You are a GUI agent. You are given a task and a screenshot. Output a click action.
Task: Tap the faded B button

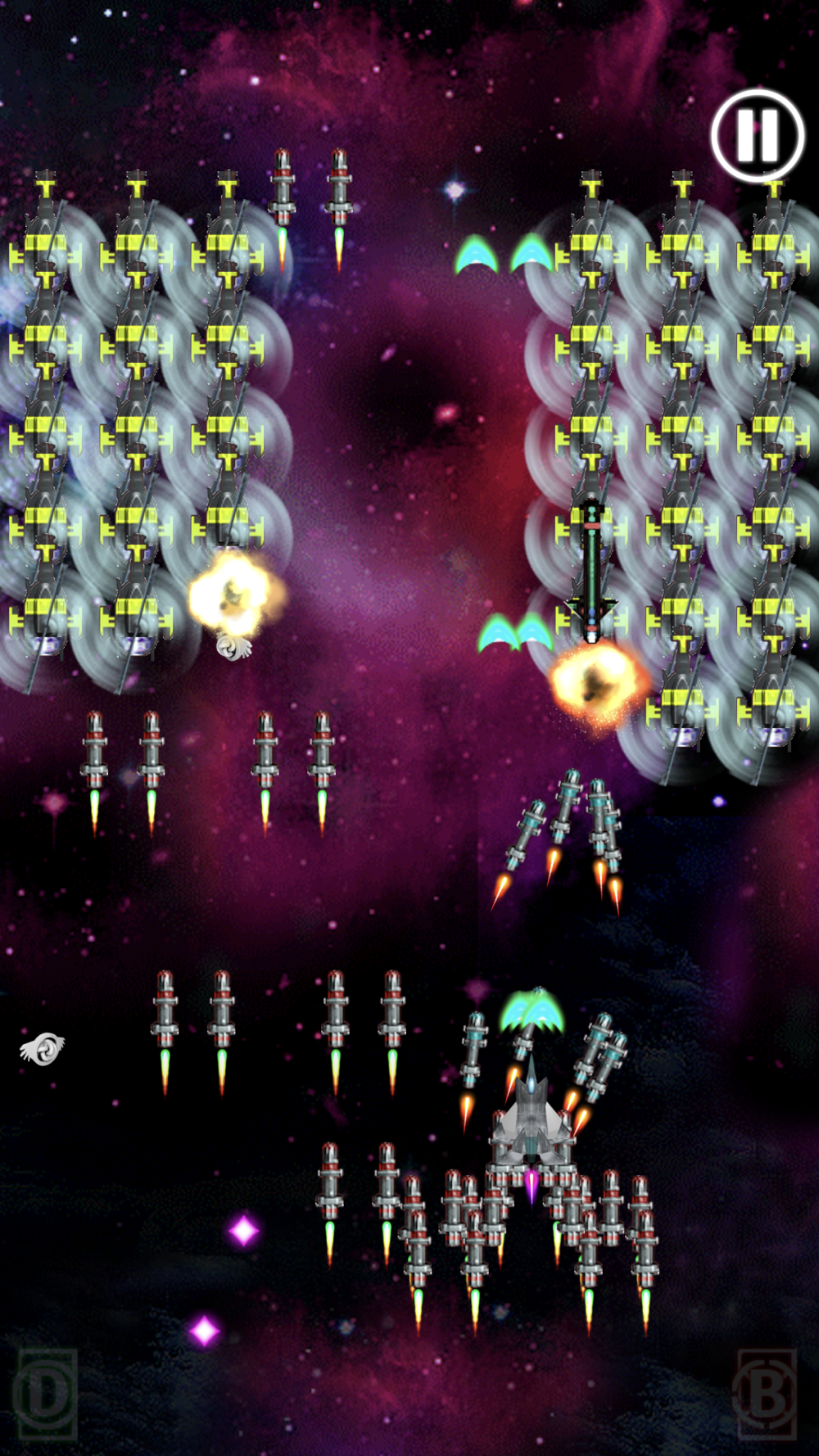[767, 1394]
